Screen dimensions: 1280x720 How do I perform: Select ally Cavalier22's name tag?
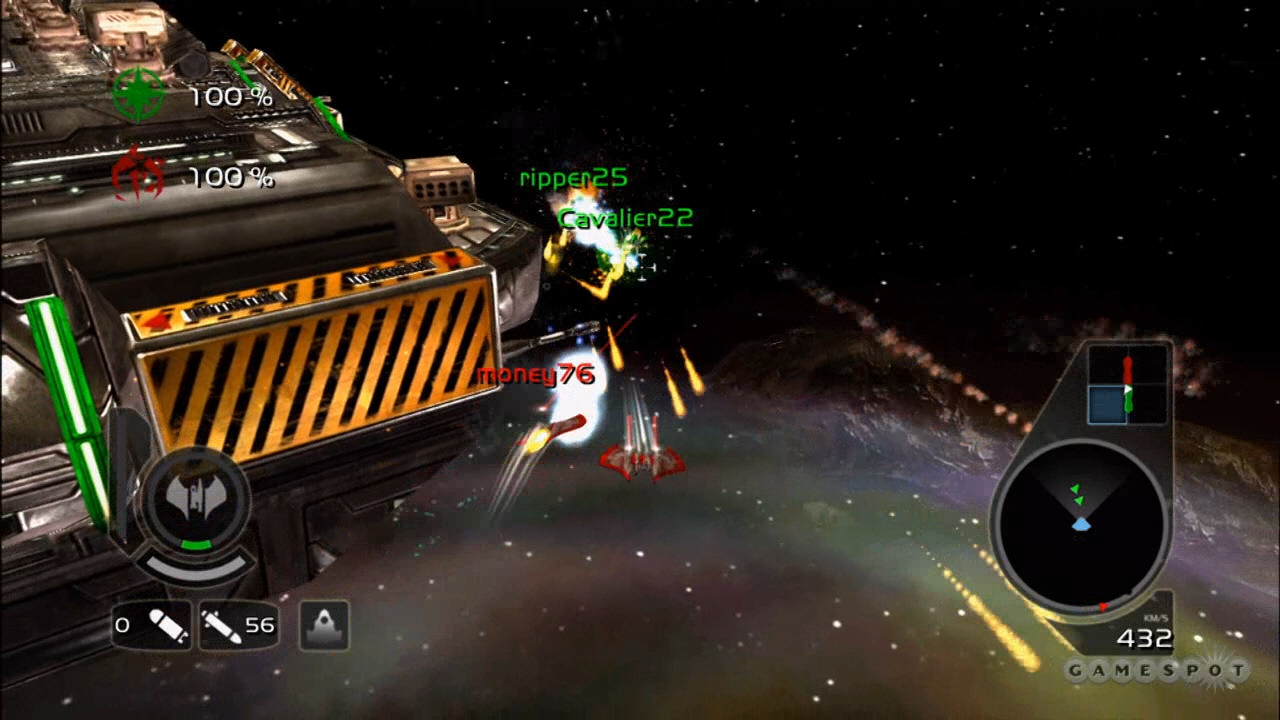[x=625, y=218]
